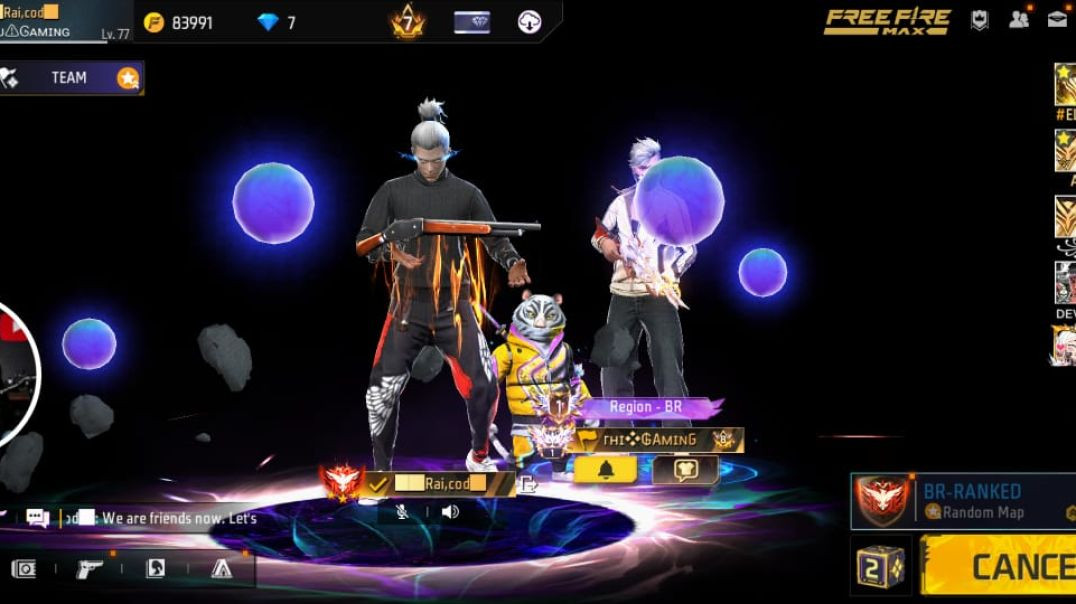
Task: Open the friends list icon
Action: click(x=1019, y=19)
